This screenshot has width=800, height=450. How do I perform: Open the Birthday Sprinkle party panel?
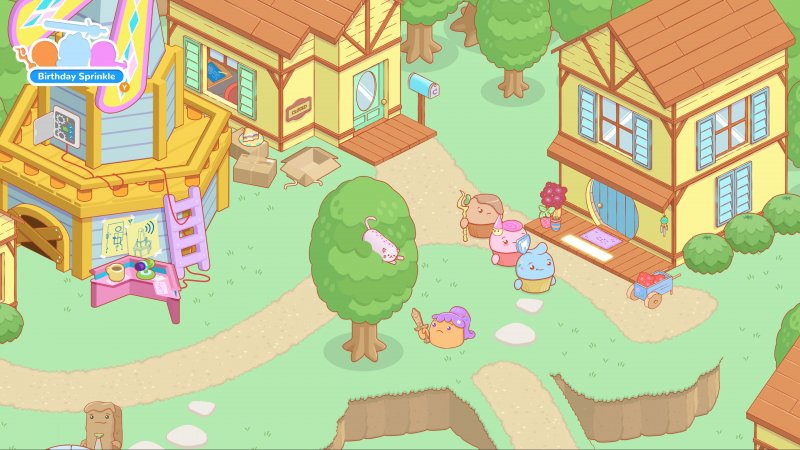76,76
